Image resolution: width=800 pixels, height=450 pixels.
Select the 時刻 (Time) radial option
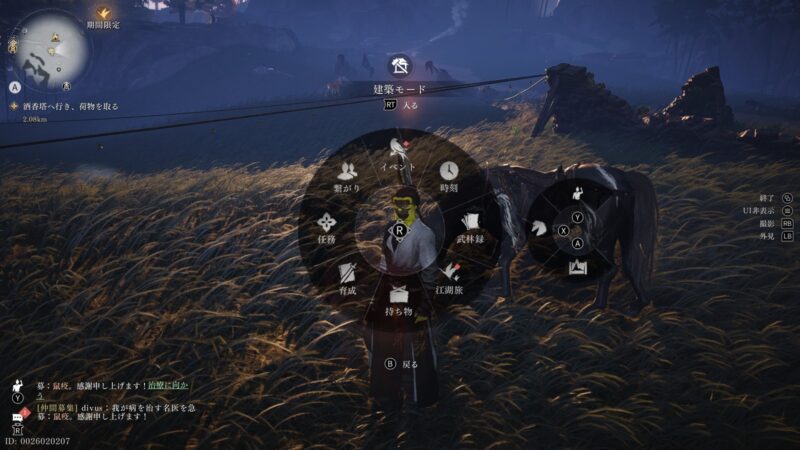coord(449,177)
